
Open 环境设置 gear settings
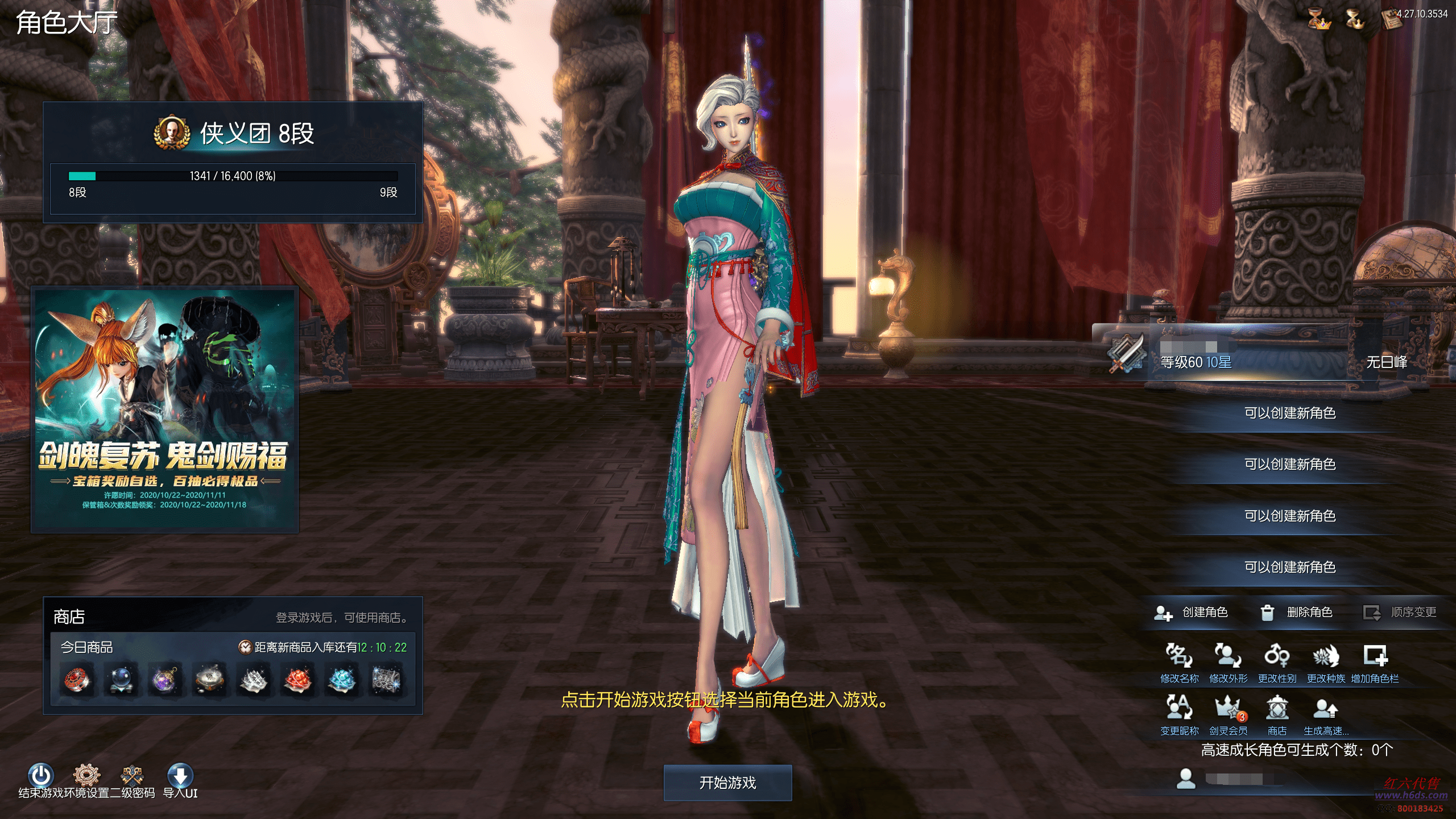[x=86, y=776]
